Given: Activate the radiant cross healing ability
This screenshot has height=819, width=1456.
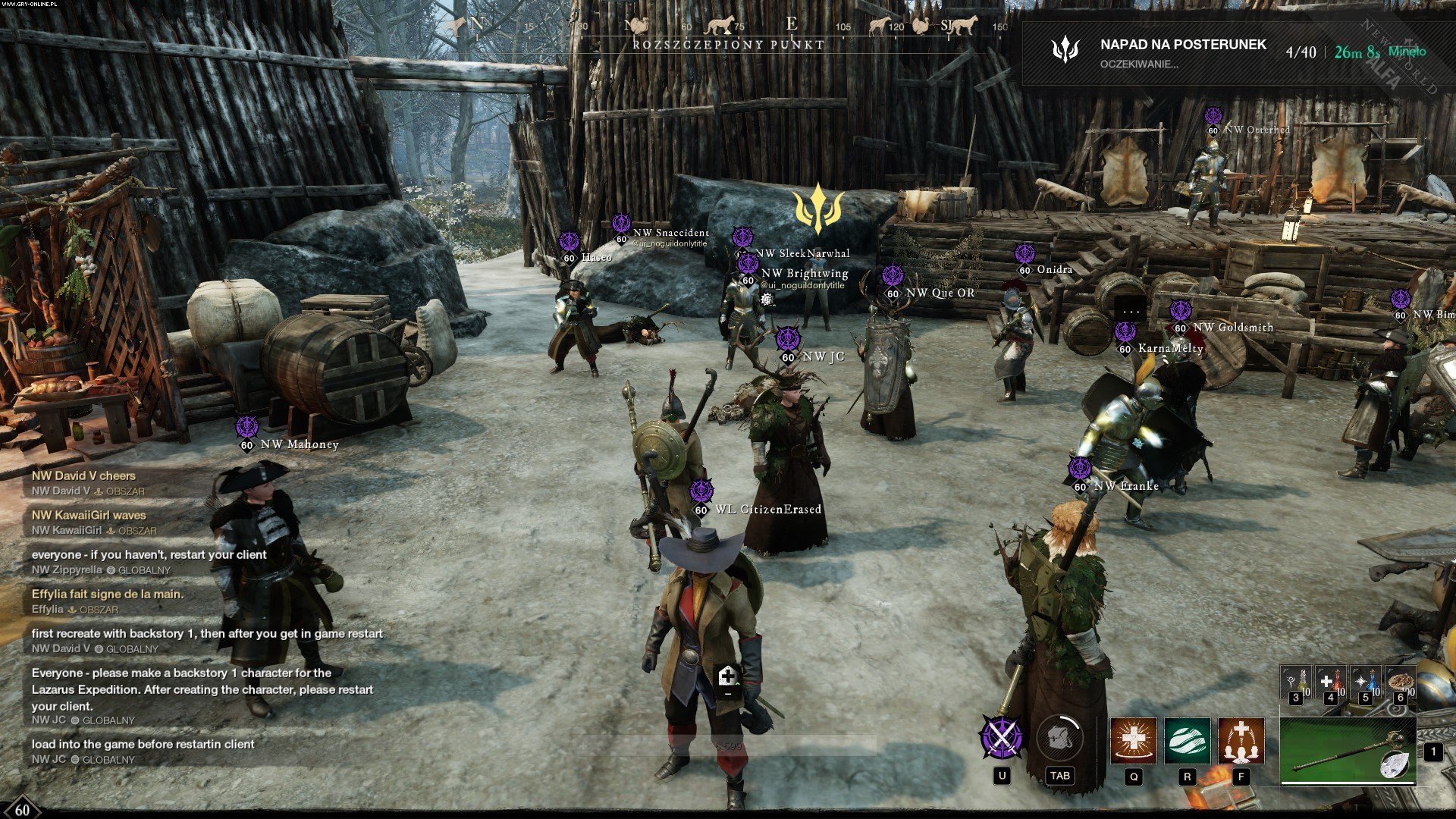Looking at the screenshot, I should 1133,740.
